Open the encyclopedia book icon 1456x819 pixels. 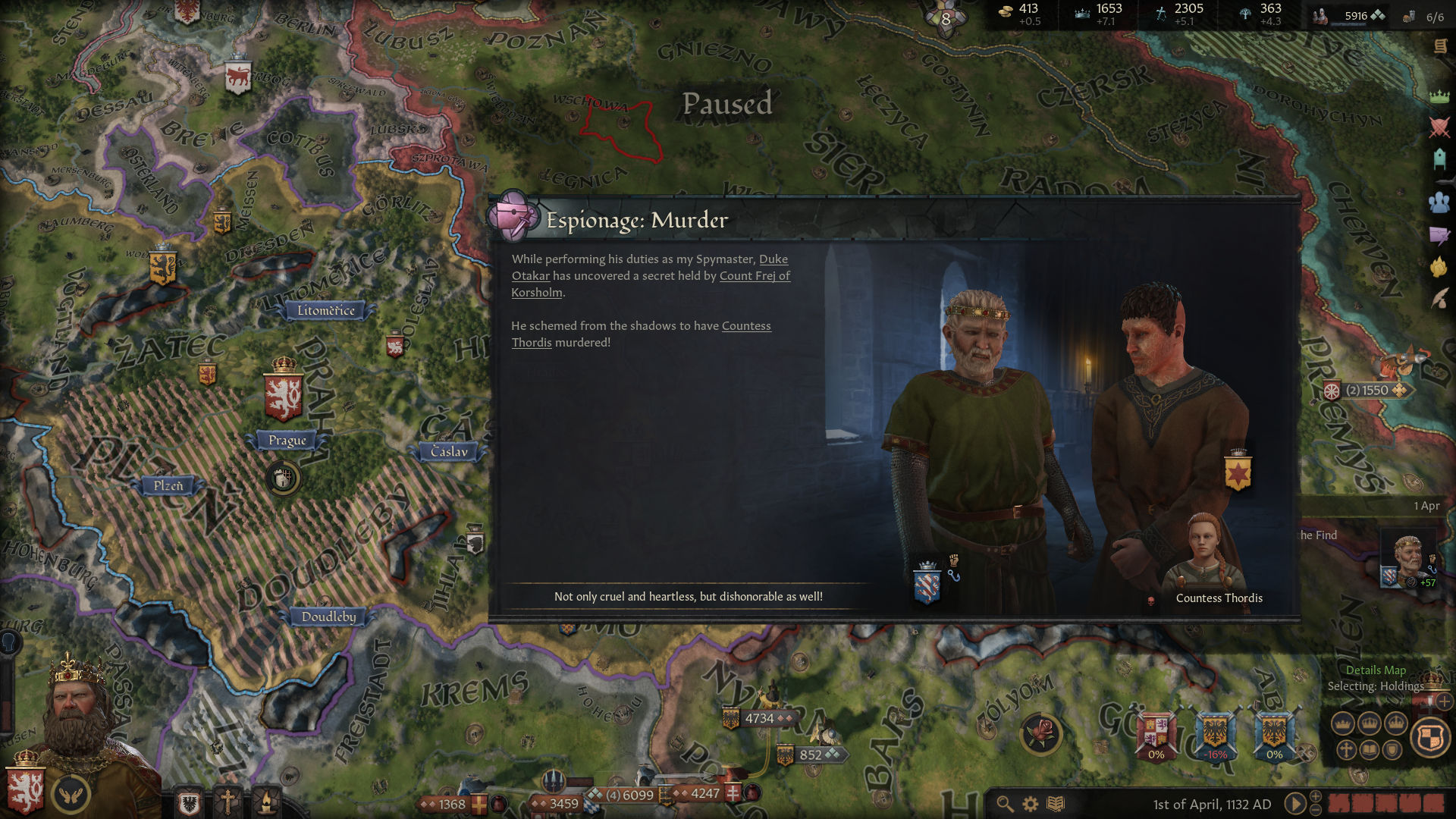point(1056,804)
